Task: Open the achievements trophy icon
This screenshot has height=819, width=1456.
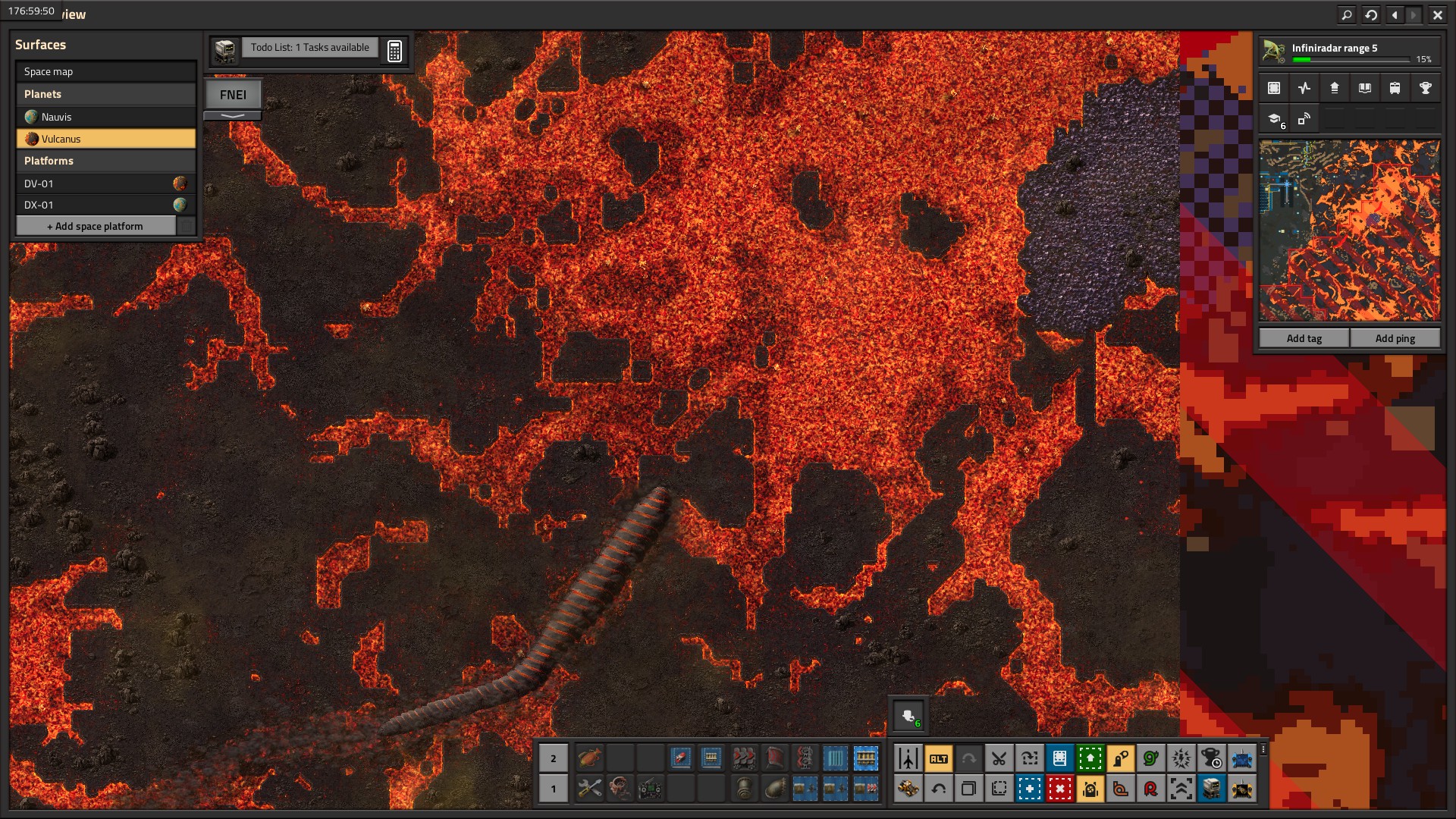Action: tap(1425, 88)
